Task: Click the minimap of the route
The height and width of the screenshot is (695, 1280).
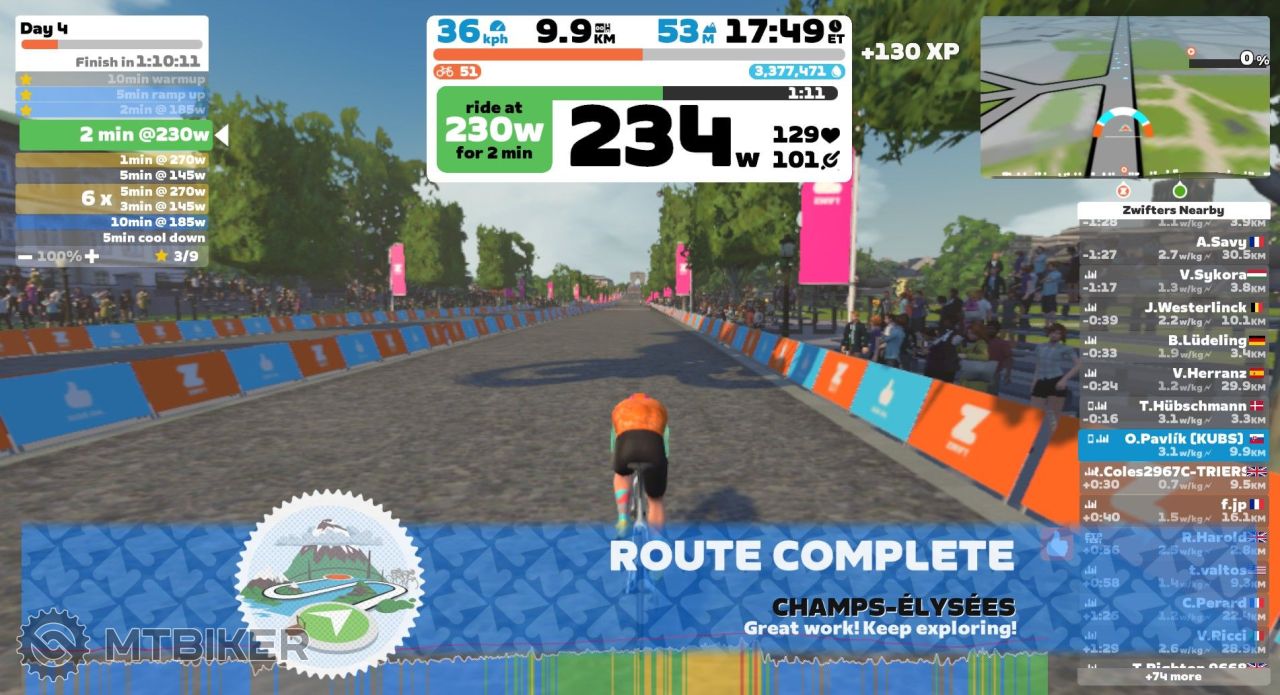Action: pos(1124,97)
